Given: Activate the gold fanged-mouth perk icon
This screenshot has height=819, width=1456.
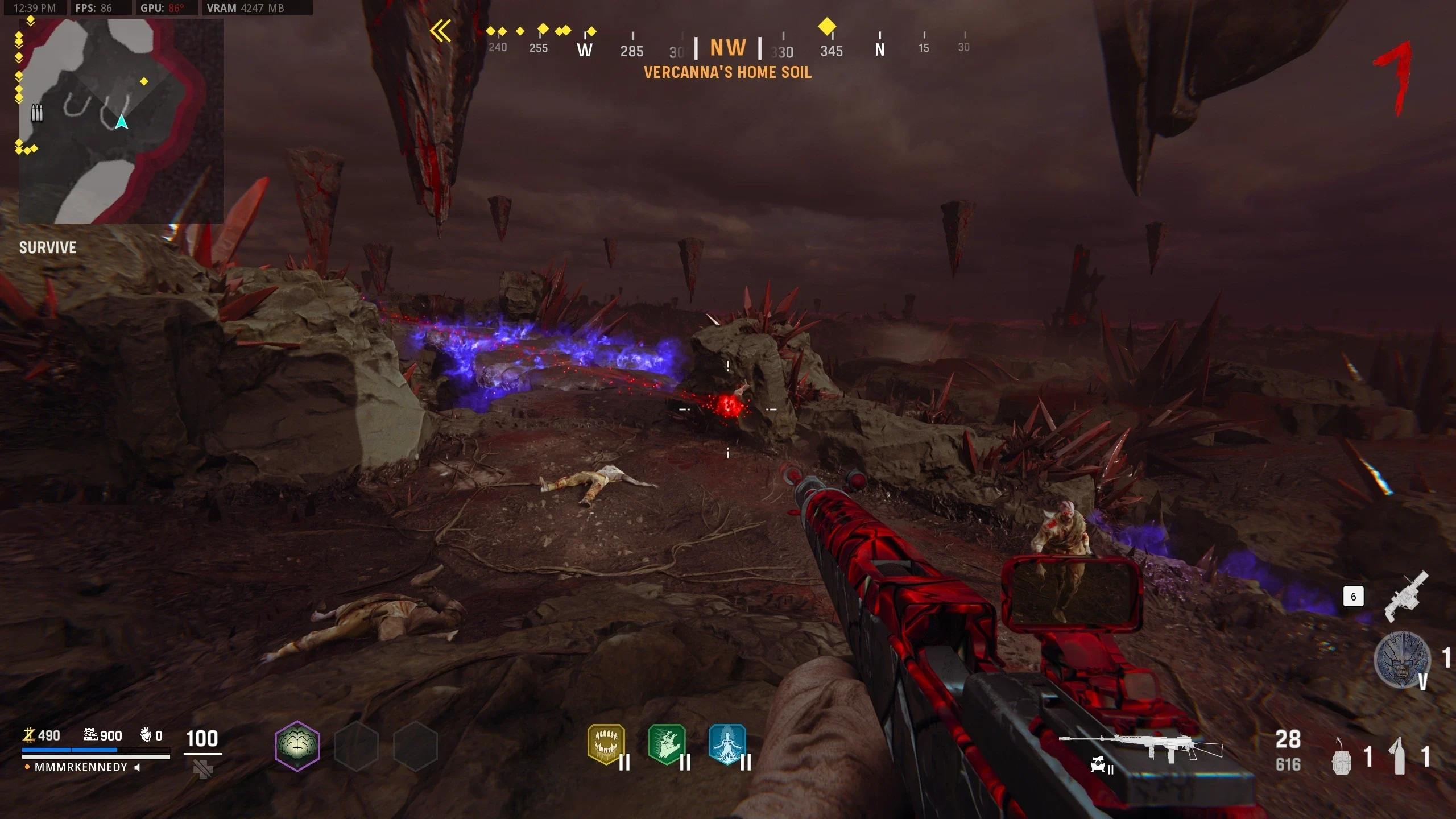Looking at the screenshot, I should [x=606, y=744].
